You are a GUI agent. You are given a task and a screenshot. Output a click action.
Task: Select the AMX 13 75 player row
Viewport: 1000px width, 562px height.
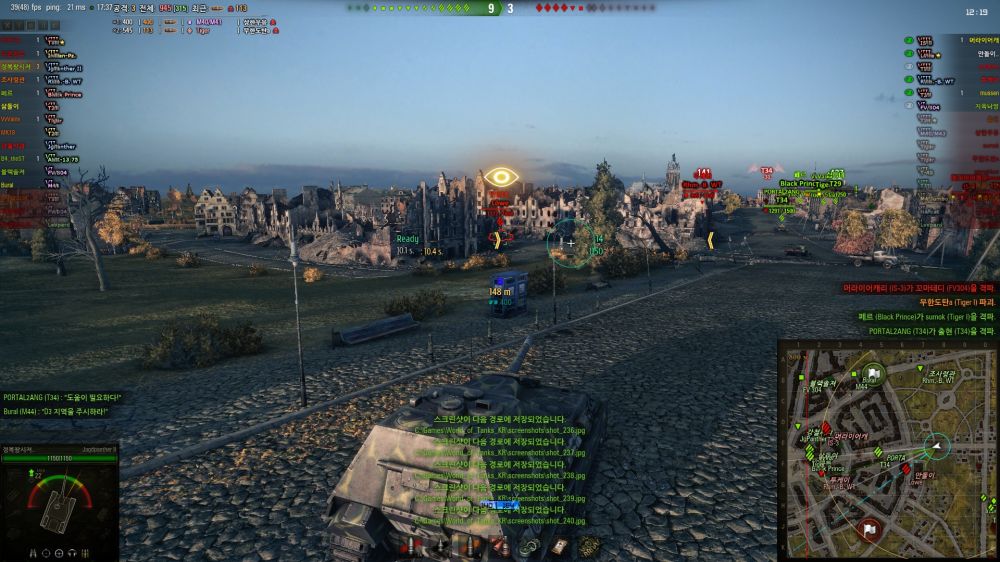pyautogui.click(x=60, y=159)
